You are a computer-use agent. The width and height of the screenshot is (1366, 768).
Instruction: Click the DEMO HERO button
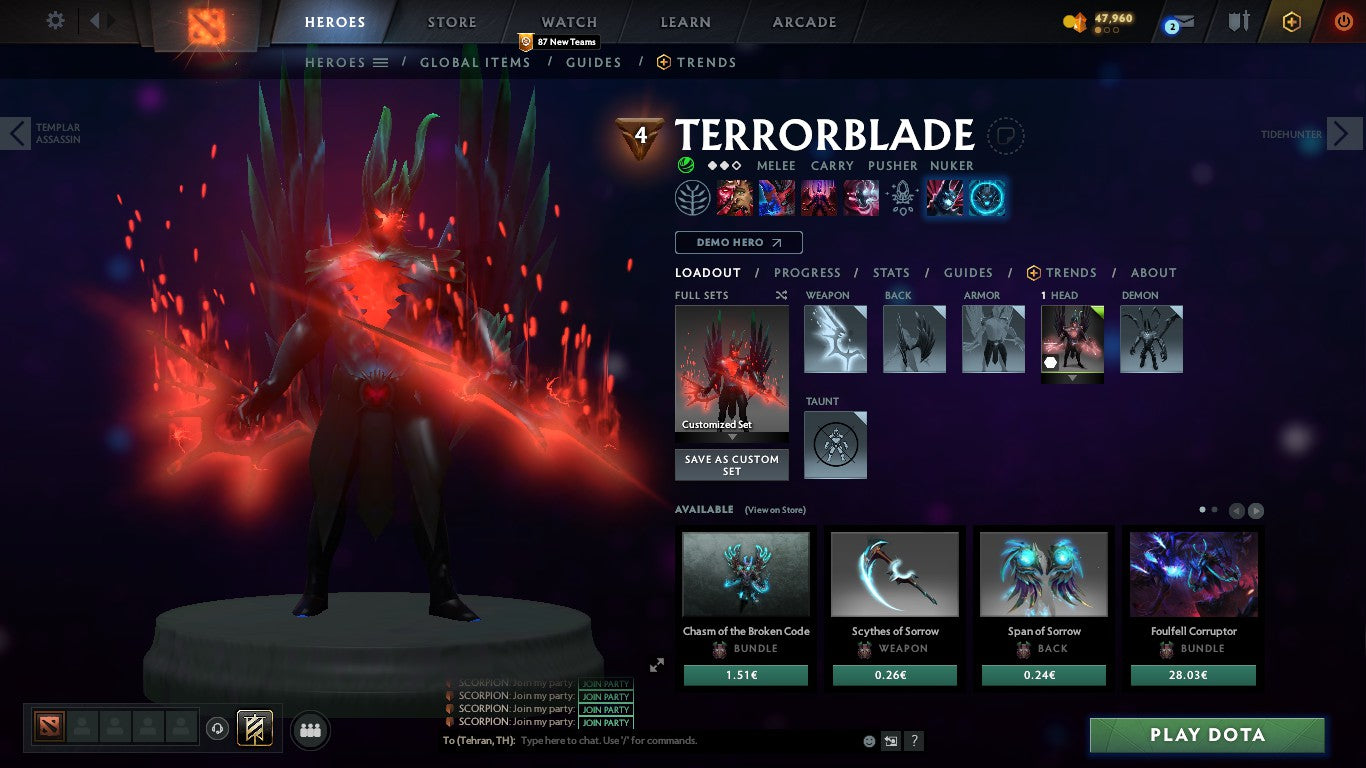point(738,242)
